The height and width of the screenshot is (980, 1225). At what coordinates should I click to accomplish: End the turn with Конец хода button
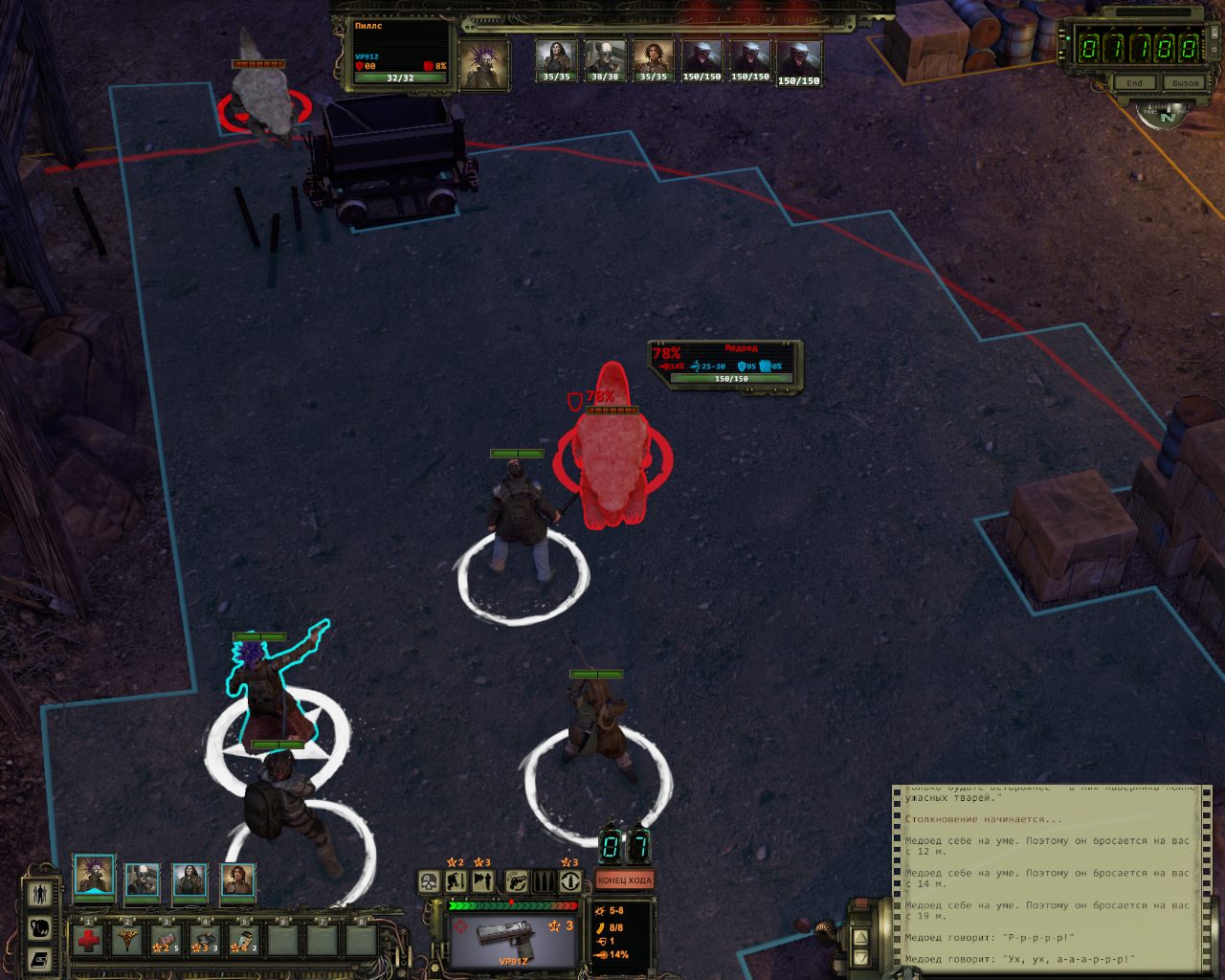click(x=625, y=880)
